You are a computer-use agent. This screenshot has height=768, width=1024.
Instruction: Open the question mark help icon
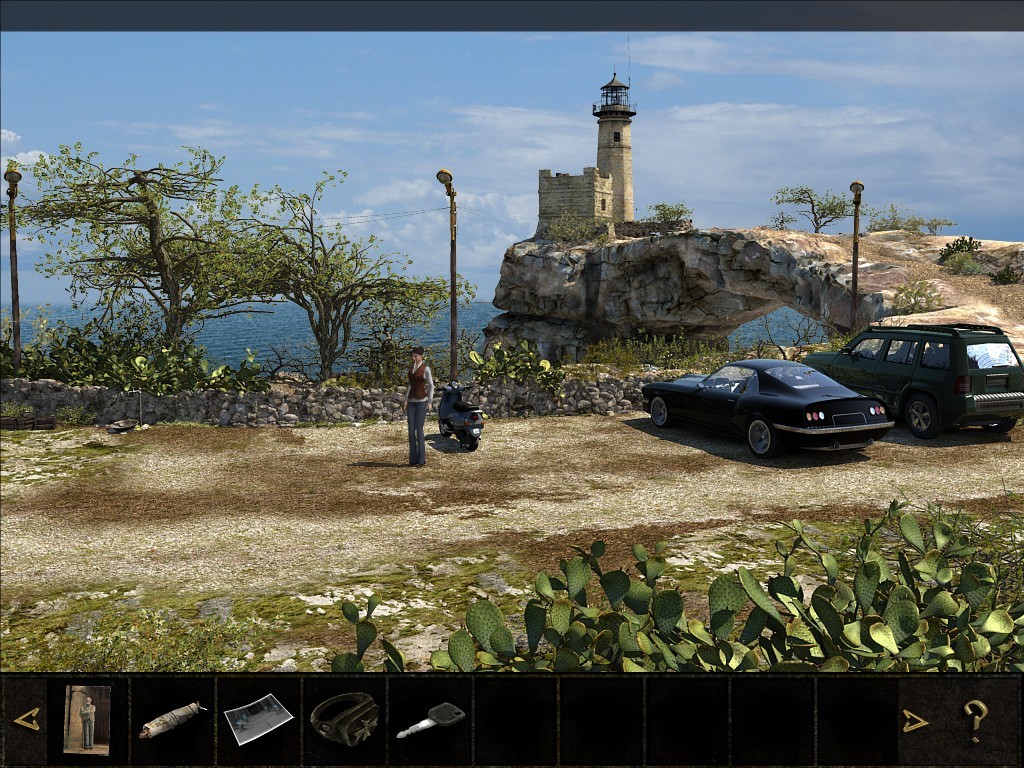click(976, 720)
